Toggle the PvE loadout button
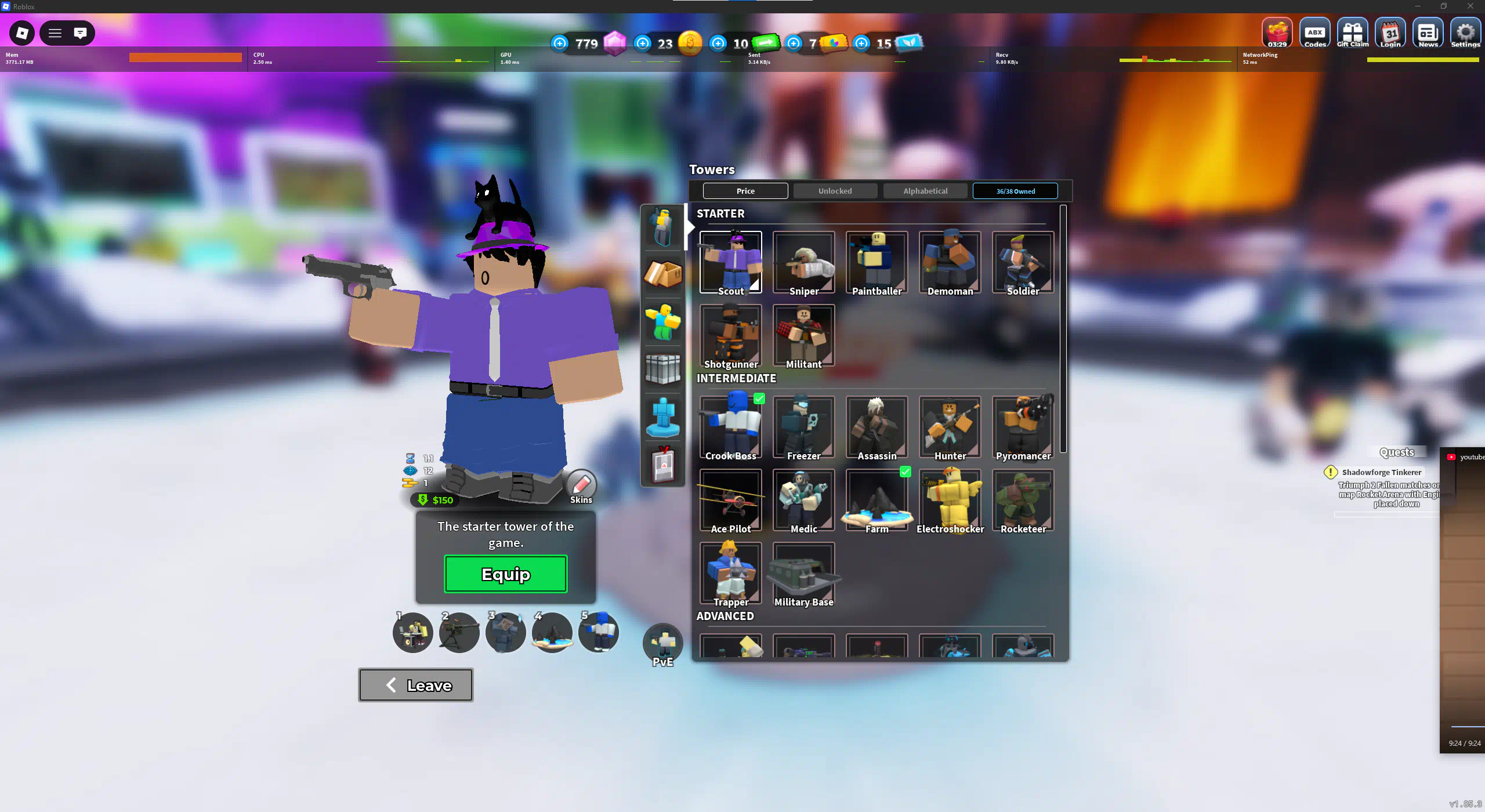This screenshot has height=812, width=1485. 662,645
